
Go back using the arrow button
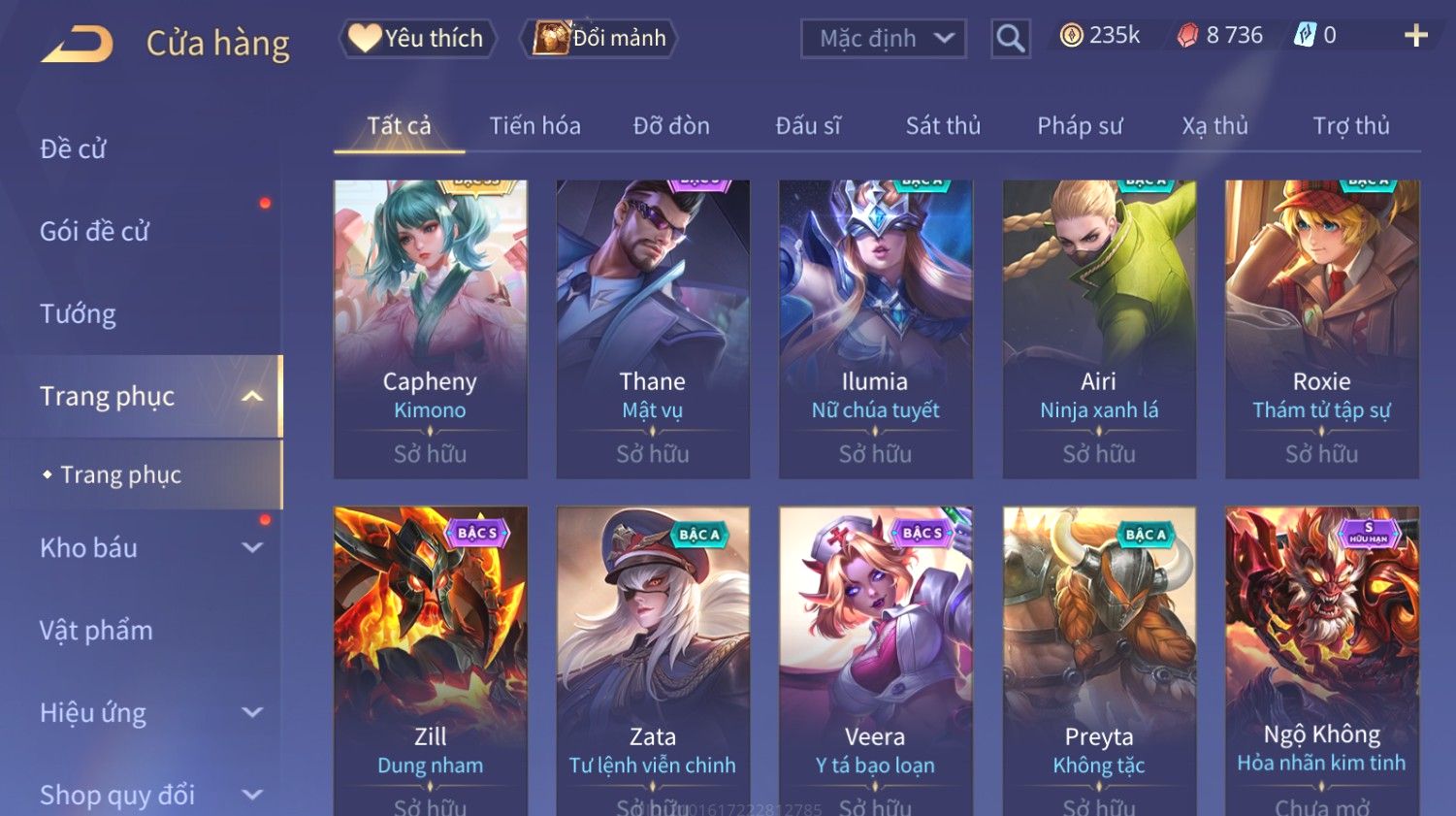coord(78,44)
